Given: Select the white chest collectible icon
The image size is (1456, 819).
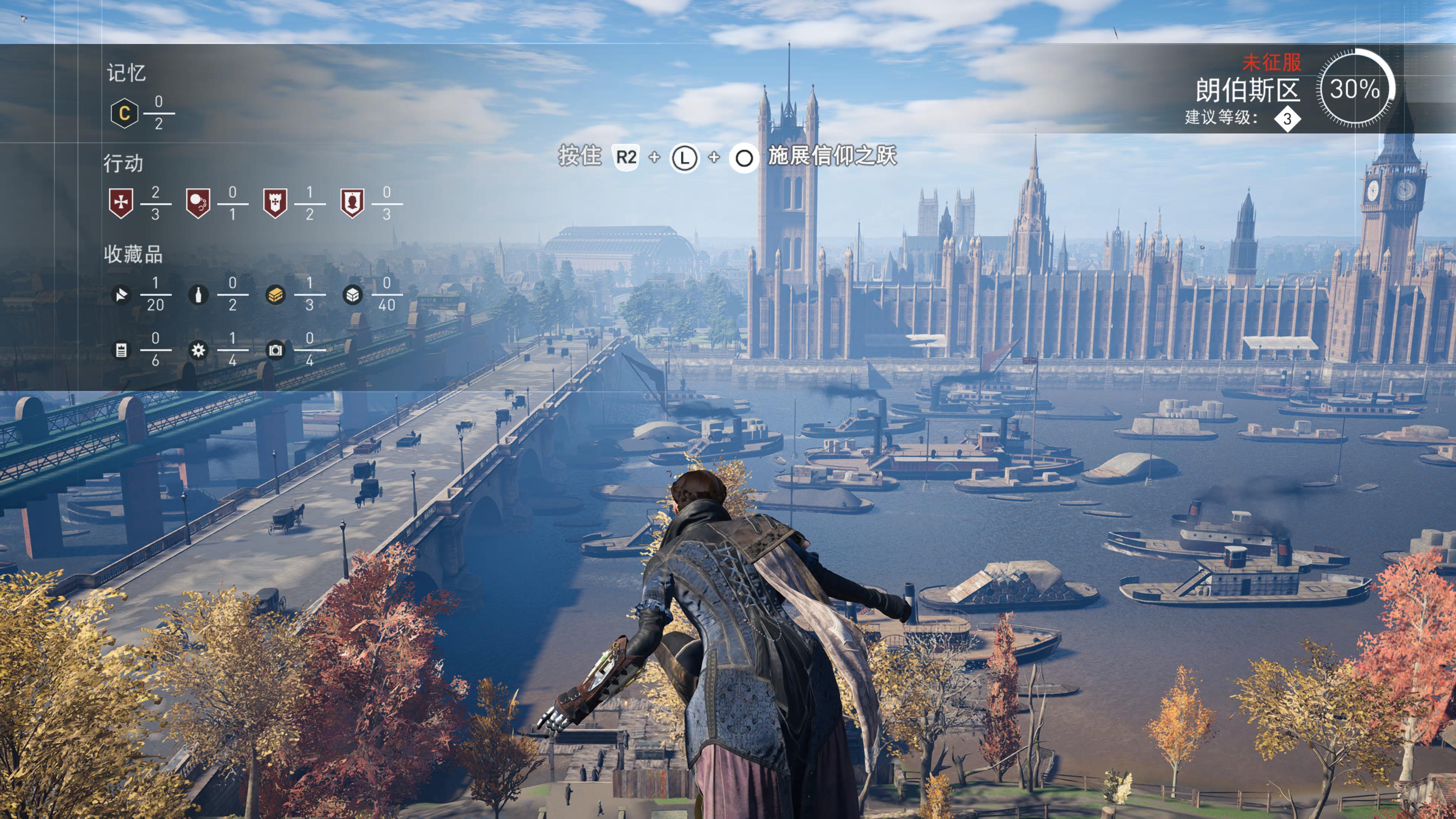Looking at the screenshot, I should (x=352, y=295).
